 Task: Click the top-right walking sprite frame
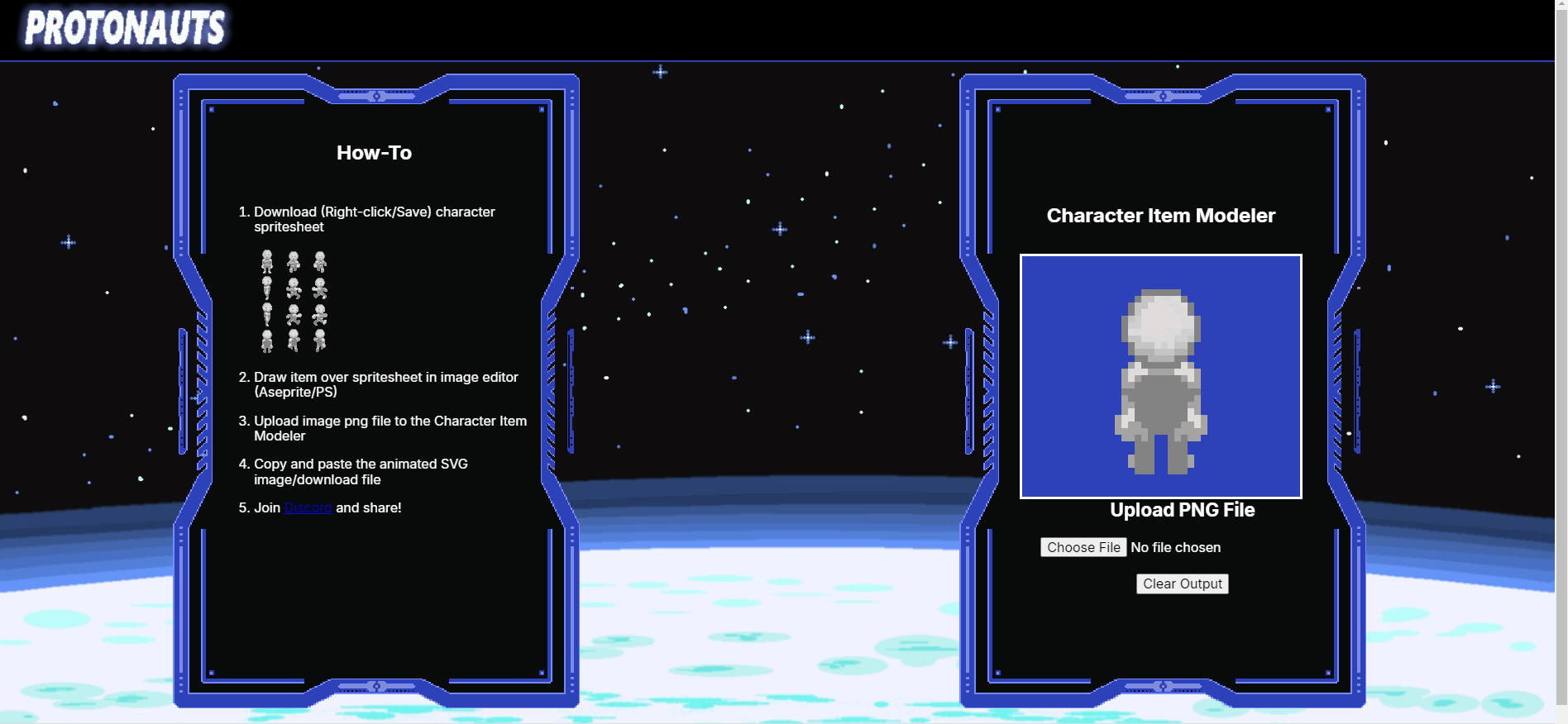(x=320, y=261)
